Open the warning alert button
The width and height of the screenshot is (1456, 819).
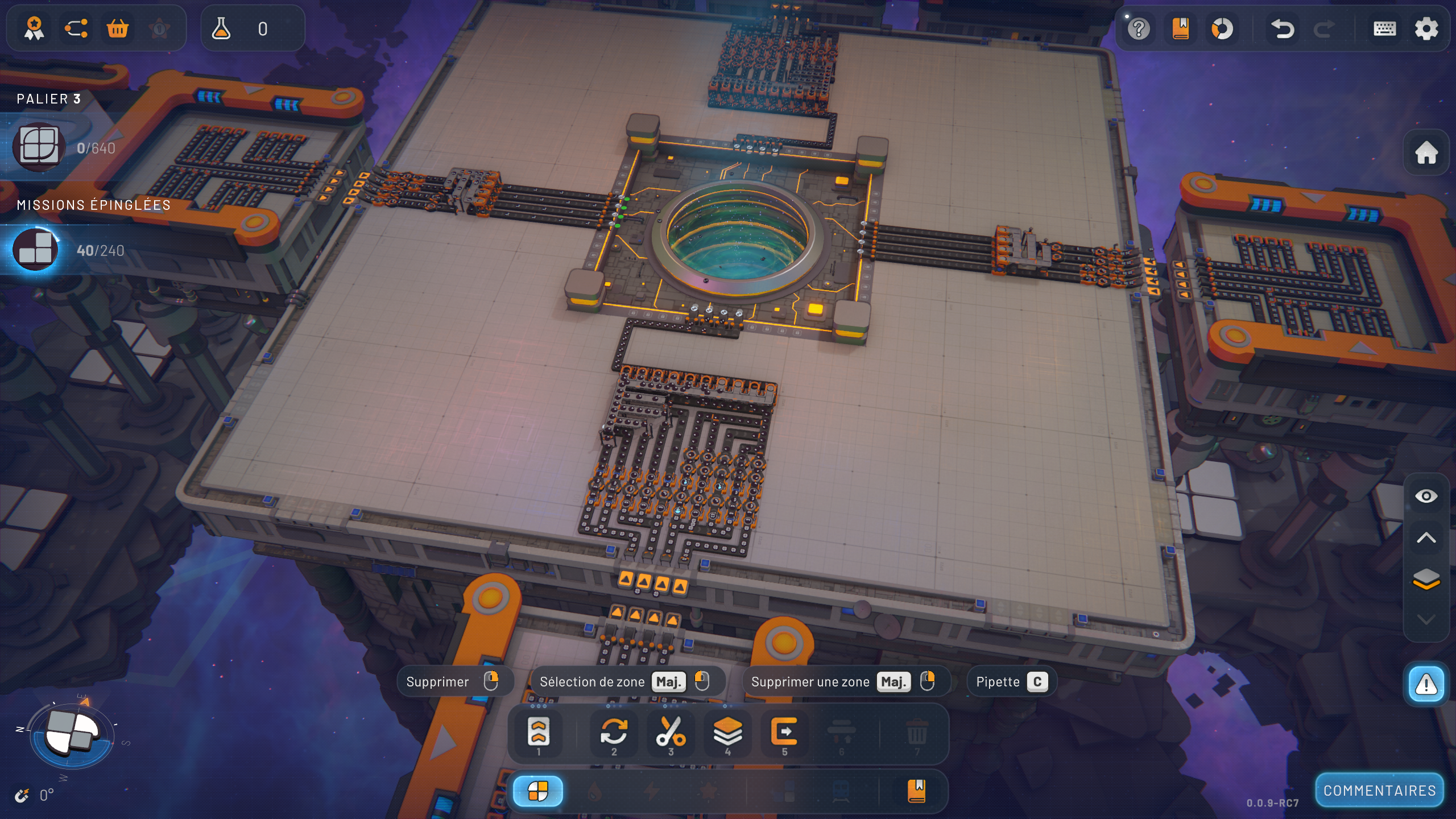click(1426, 685)
